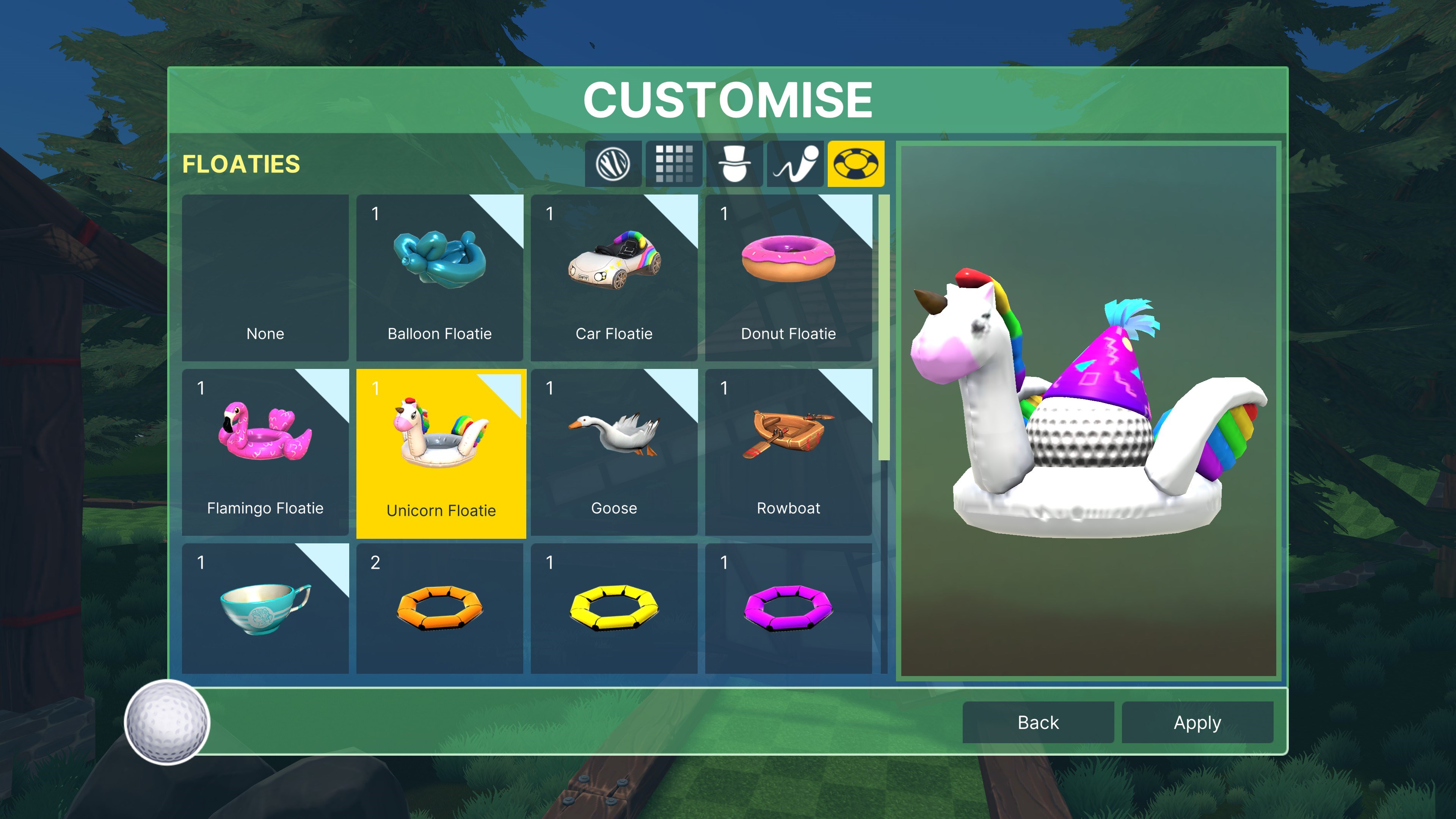1456x819 pixels.
Task: Click the floaties list scrollbar
Action: [x=884, y=328]
